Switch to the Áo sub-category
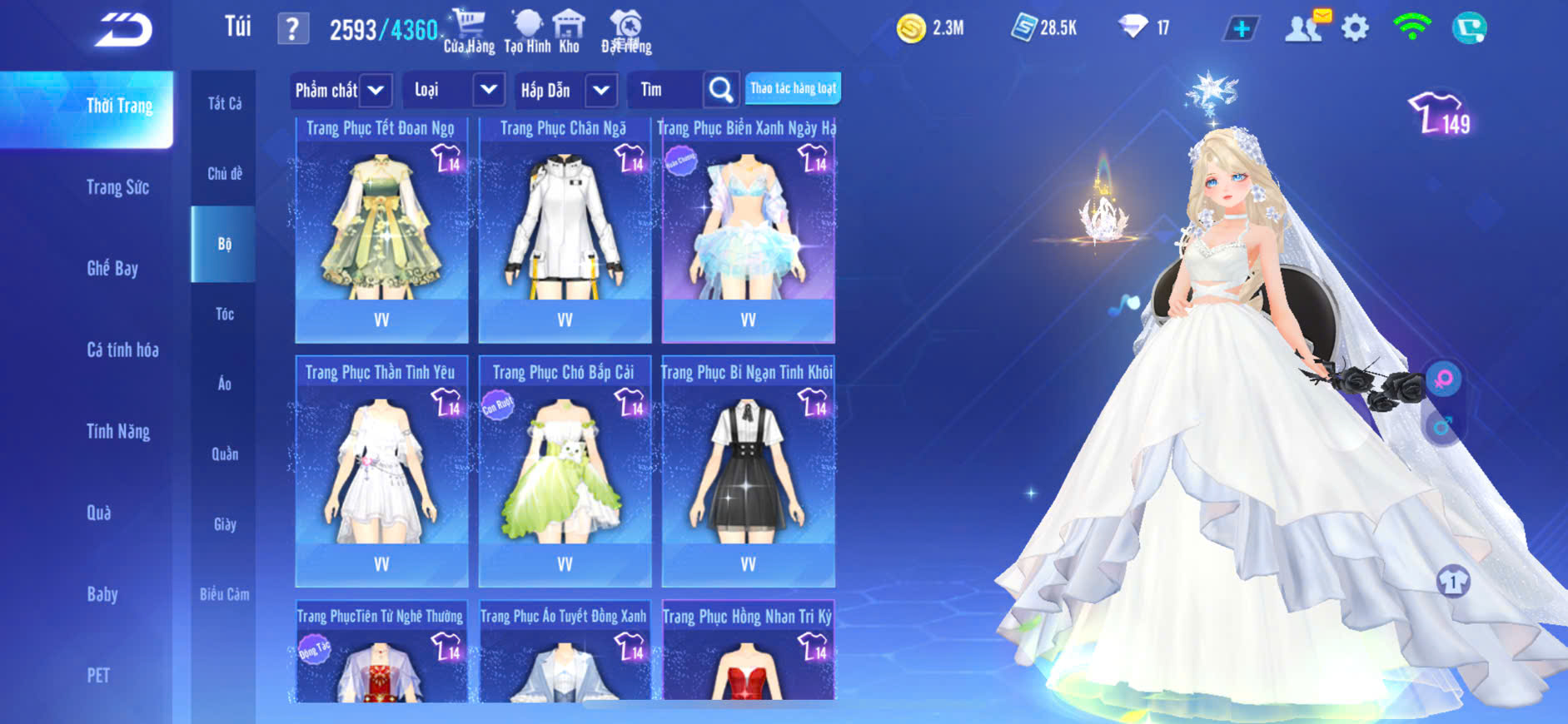The height and width of the screenshot is (724, 1568). [x=225, y=384]
